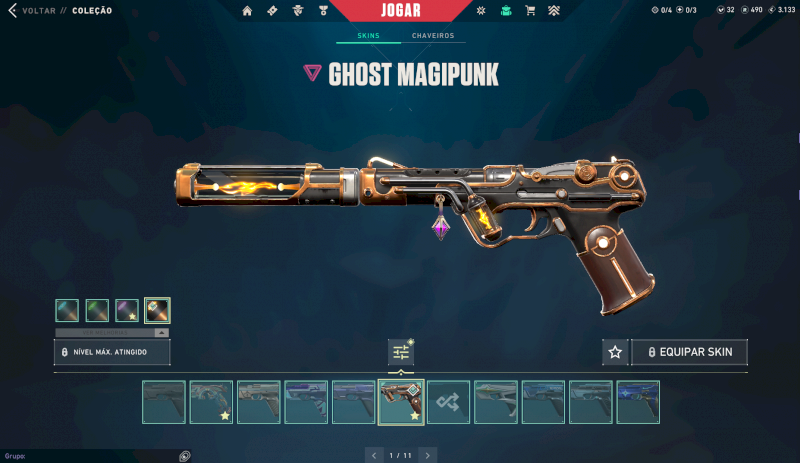Switch to the Chaveiros tab
Screen dimensions: 800x463
pos(433,36)
